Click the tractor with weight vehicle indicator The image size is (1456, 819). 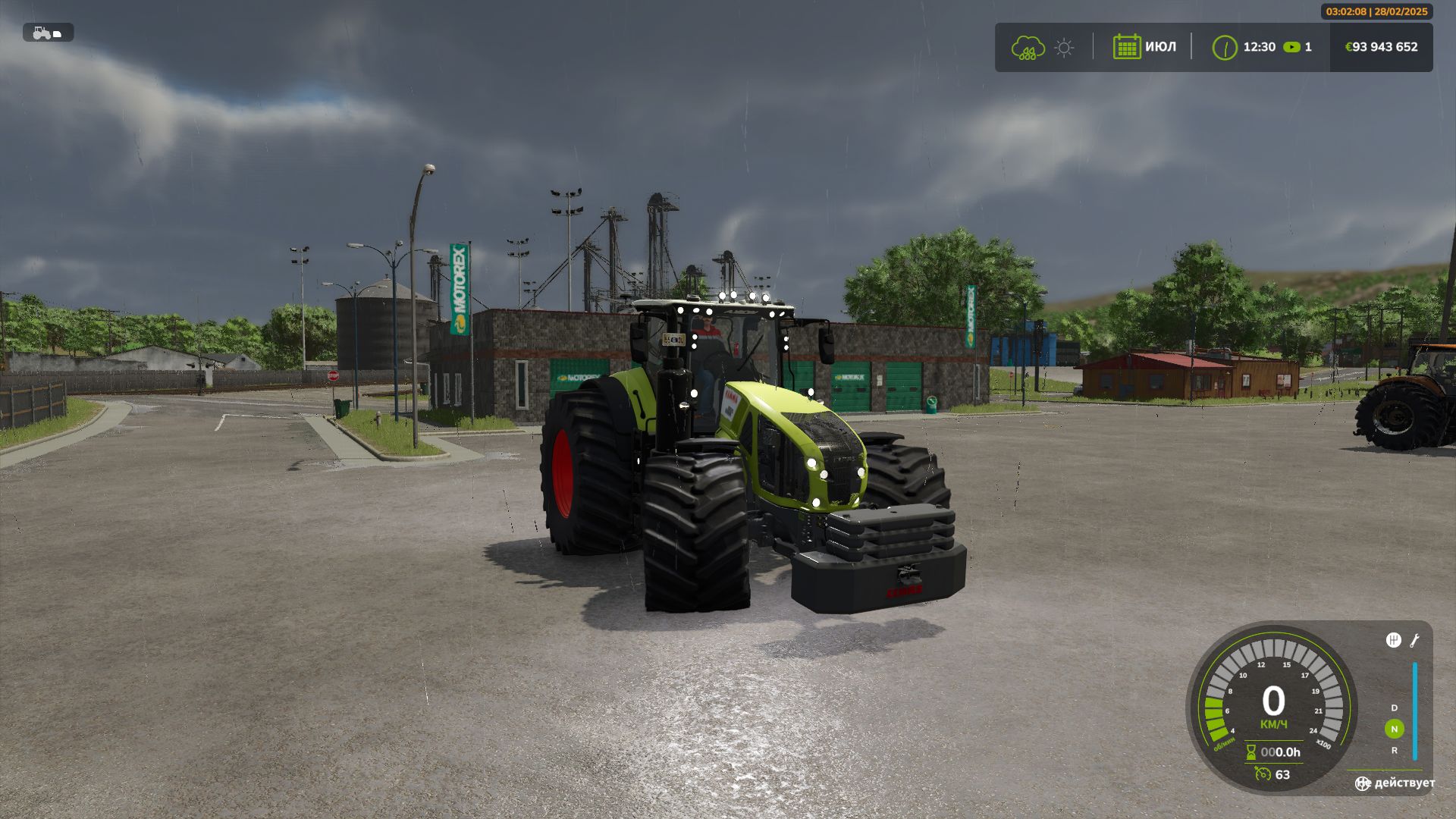click(47, 33)
